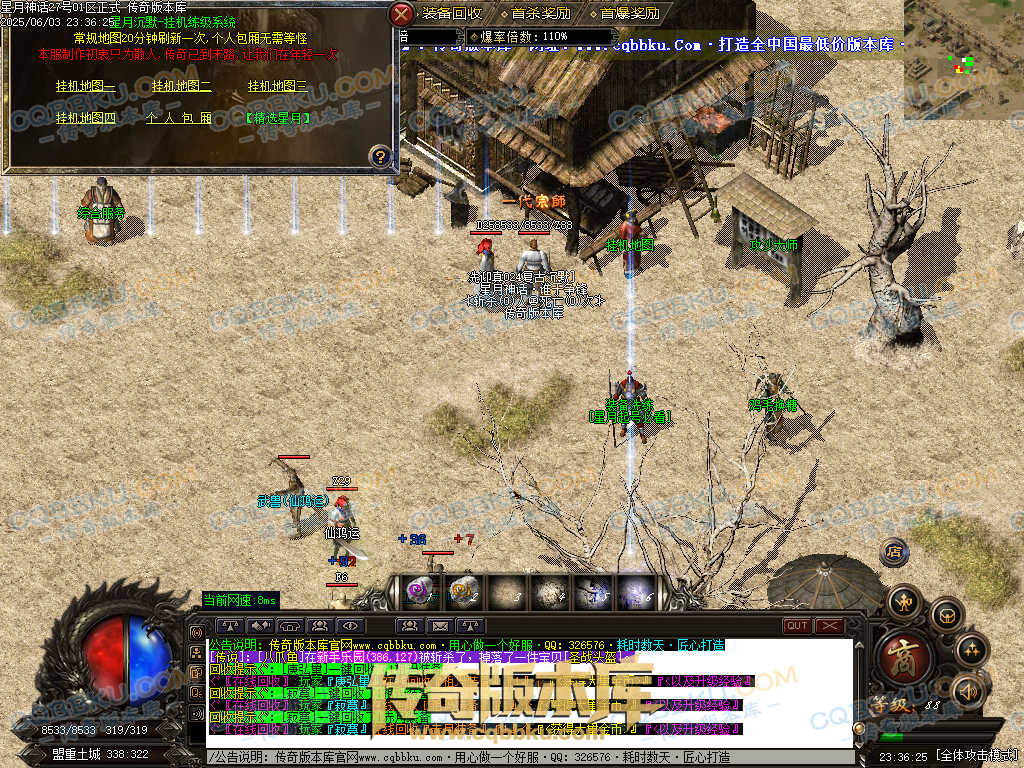1024x768 pixels.
Task: Go to 挂机地图三
Action: coord(277,86)
